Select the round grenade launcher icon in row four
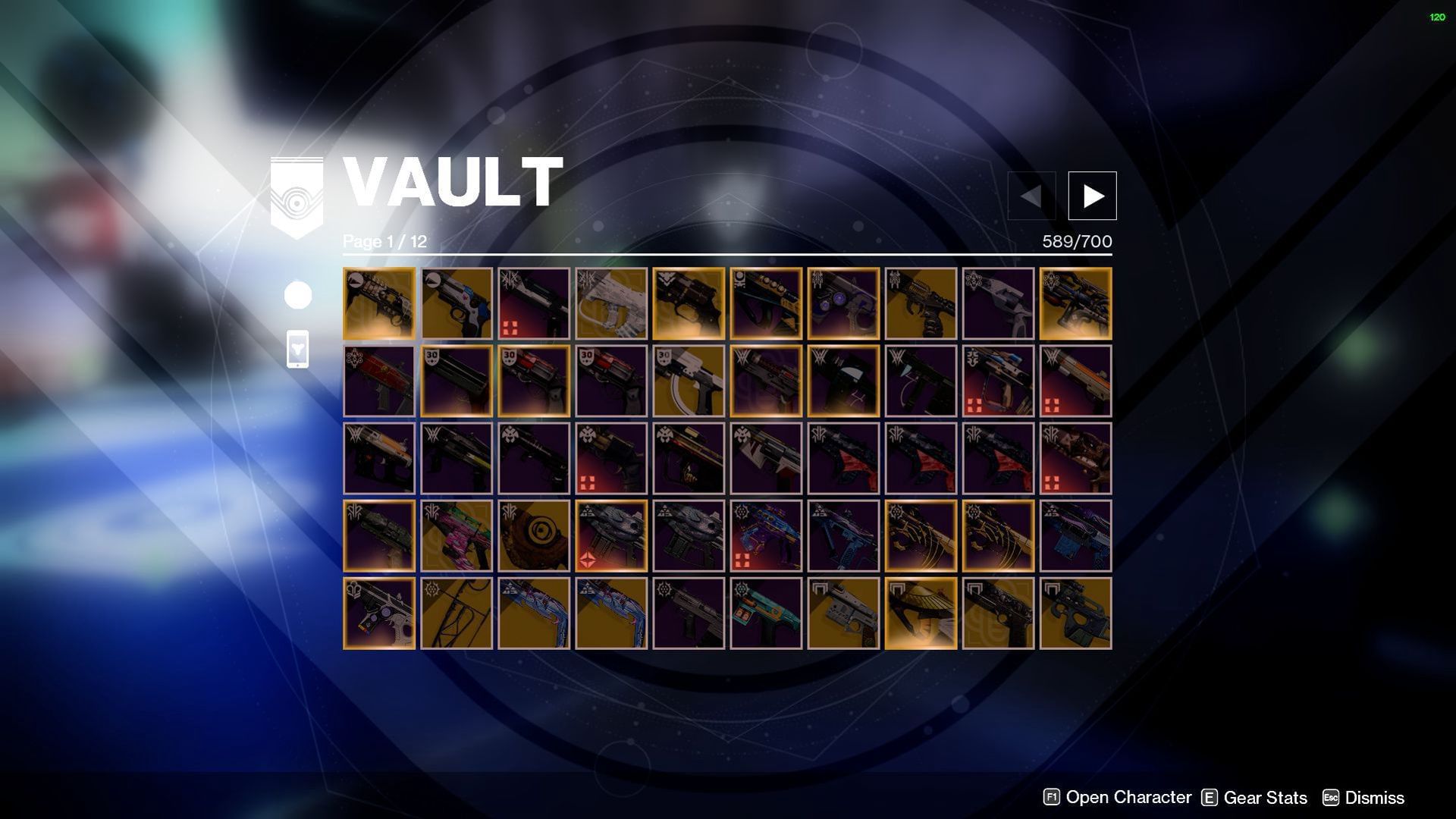The width and height of the screenshot is (1456, 819). (534, 535)
